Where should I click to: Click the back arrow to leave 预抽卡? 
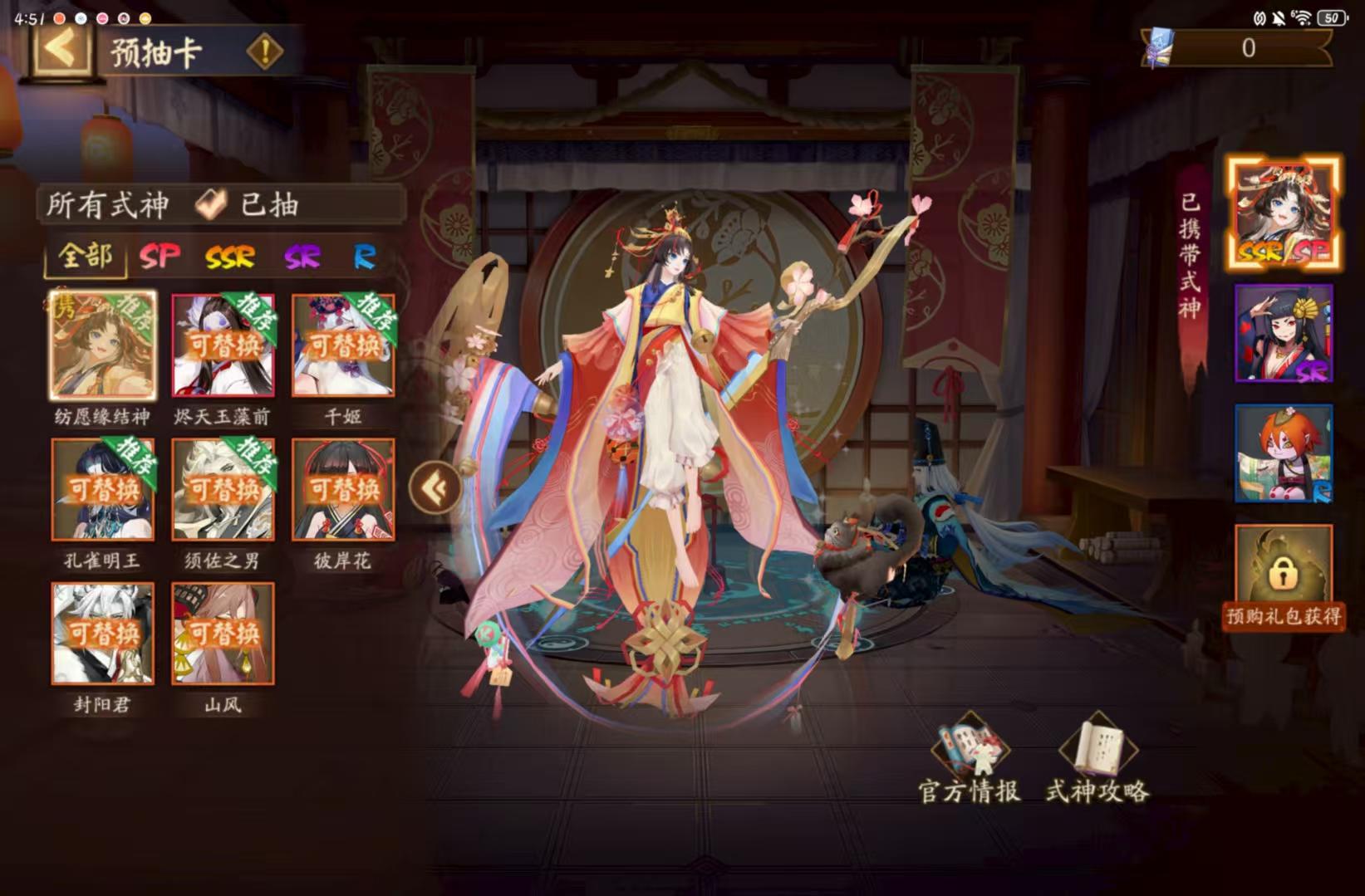[54, 51]
